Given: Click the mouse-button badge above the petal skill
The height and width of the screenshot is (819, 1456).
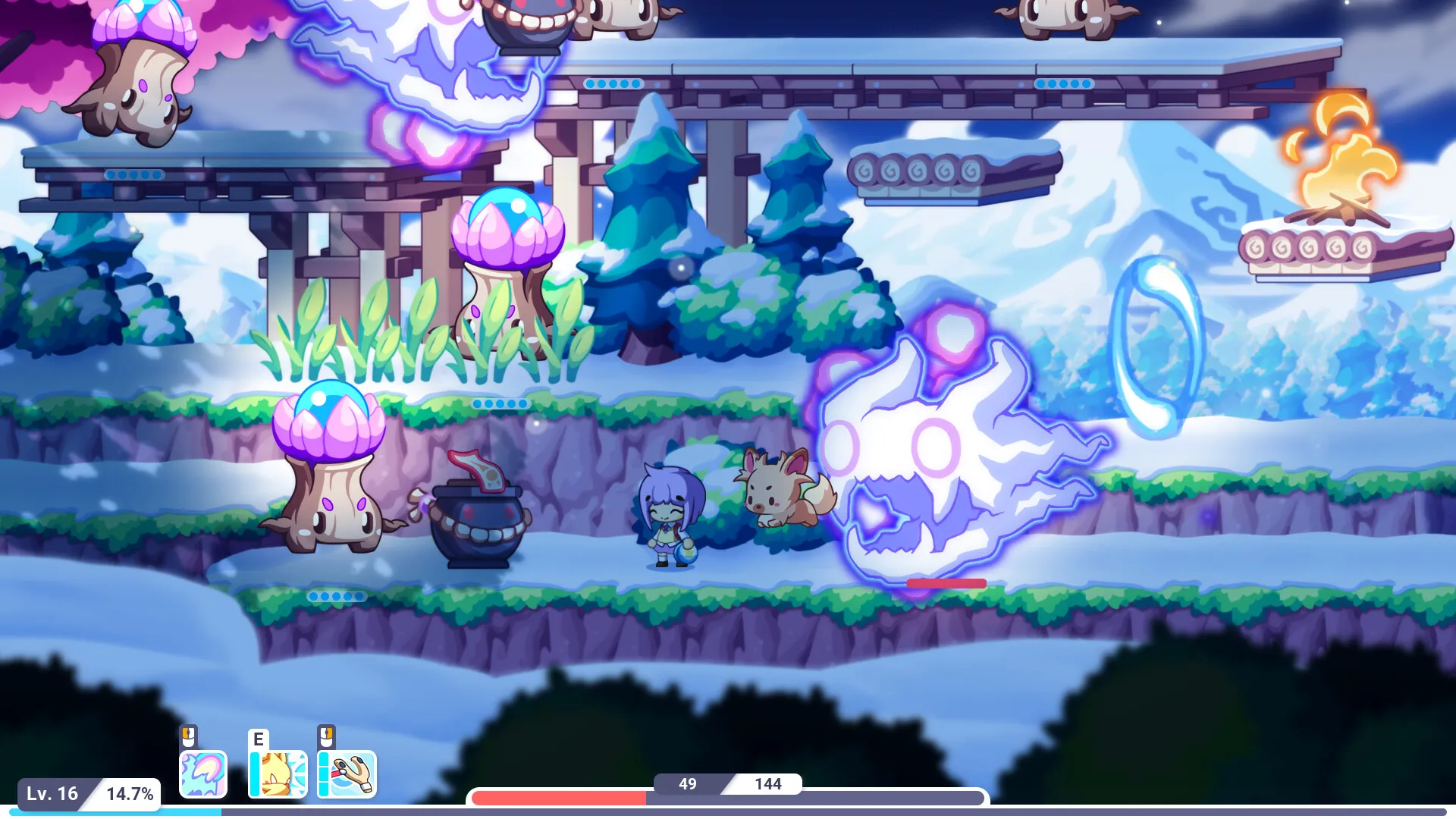Looking at the screenshot, I should (188, 737).
